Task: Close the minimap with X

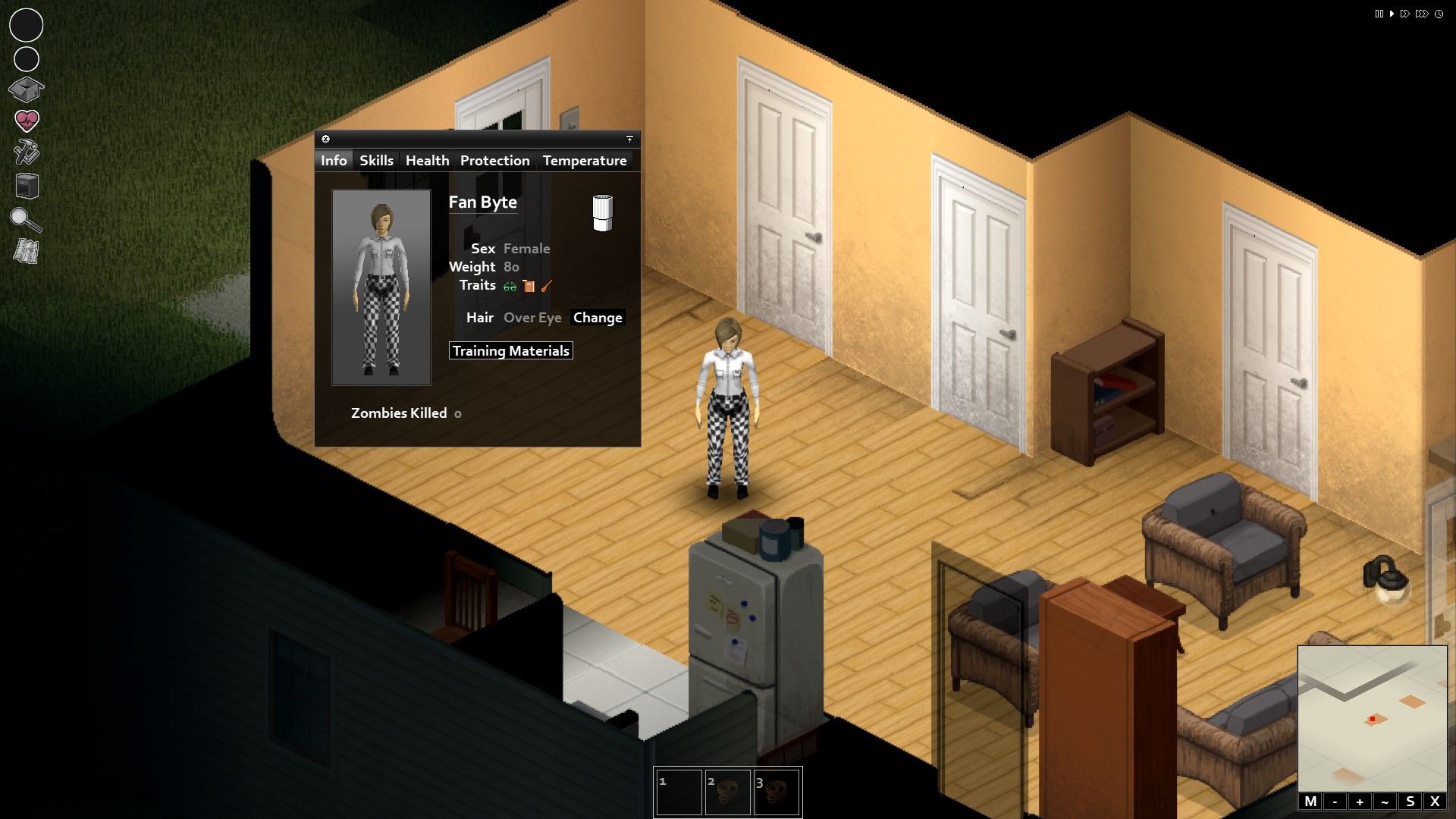Action: pos(1435,802)
